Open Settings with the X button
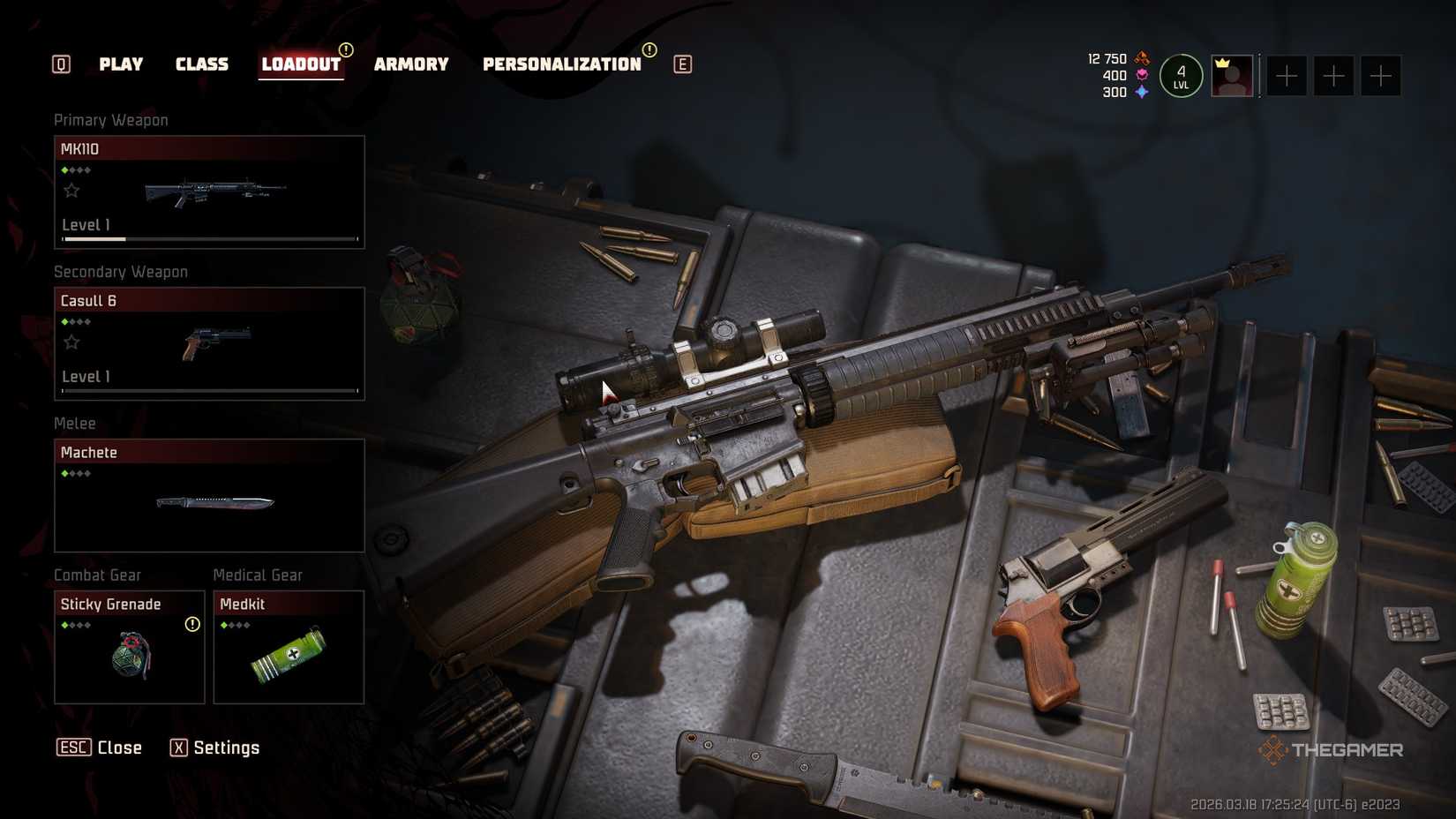The image size is (1456, 819). (216, 748)
